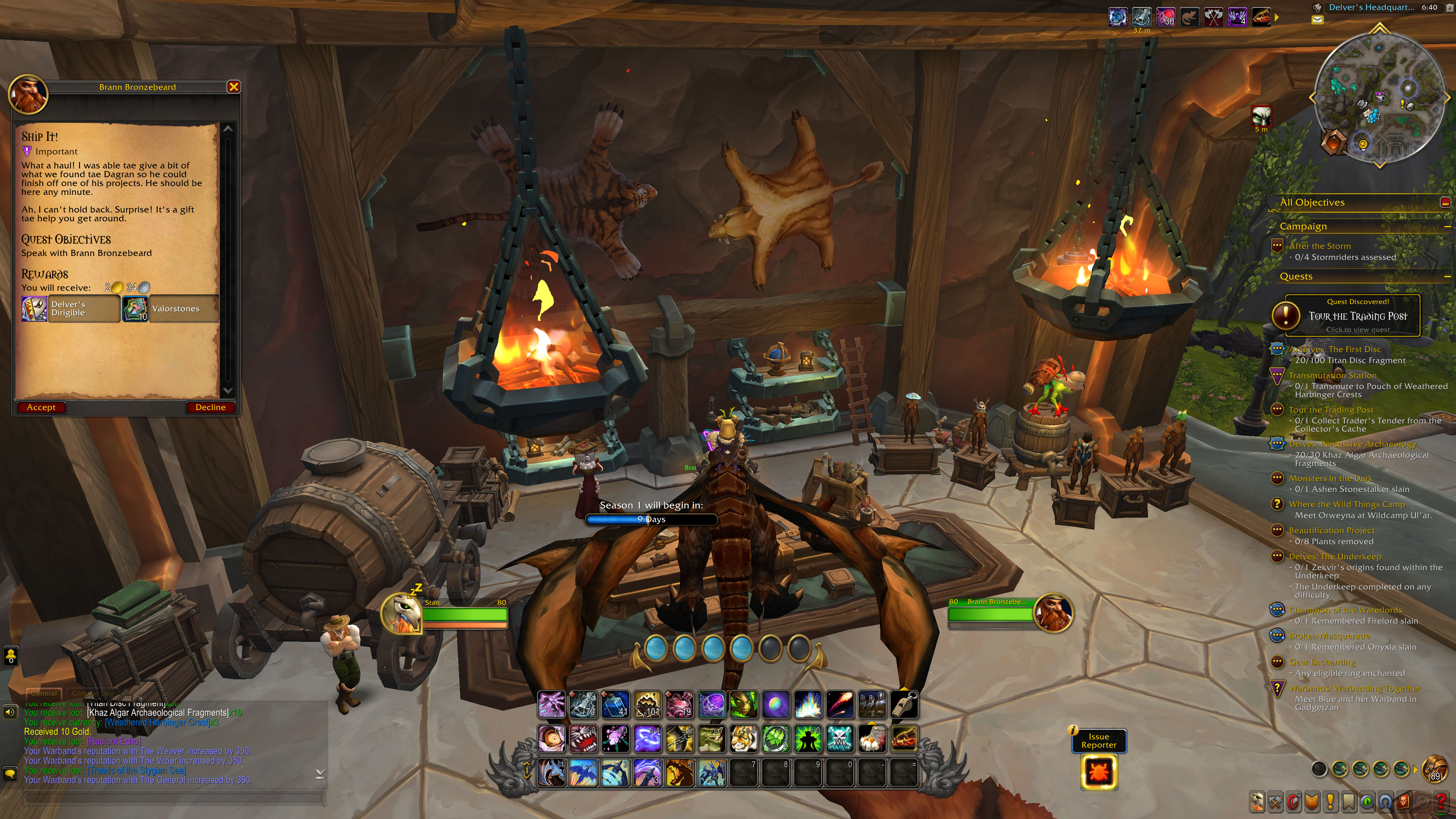Select Beautification Project quest in tracker
This screenshot has width=1456, height=819.
click(1331, 530)
